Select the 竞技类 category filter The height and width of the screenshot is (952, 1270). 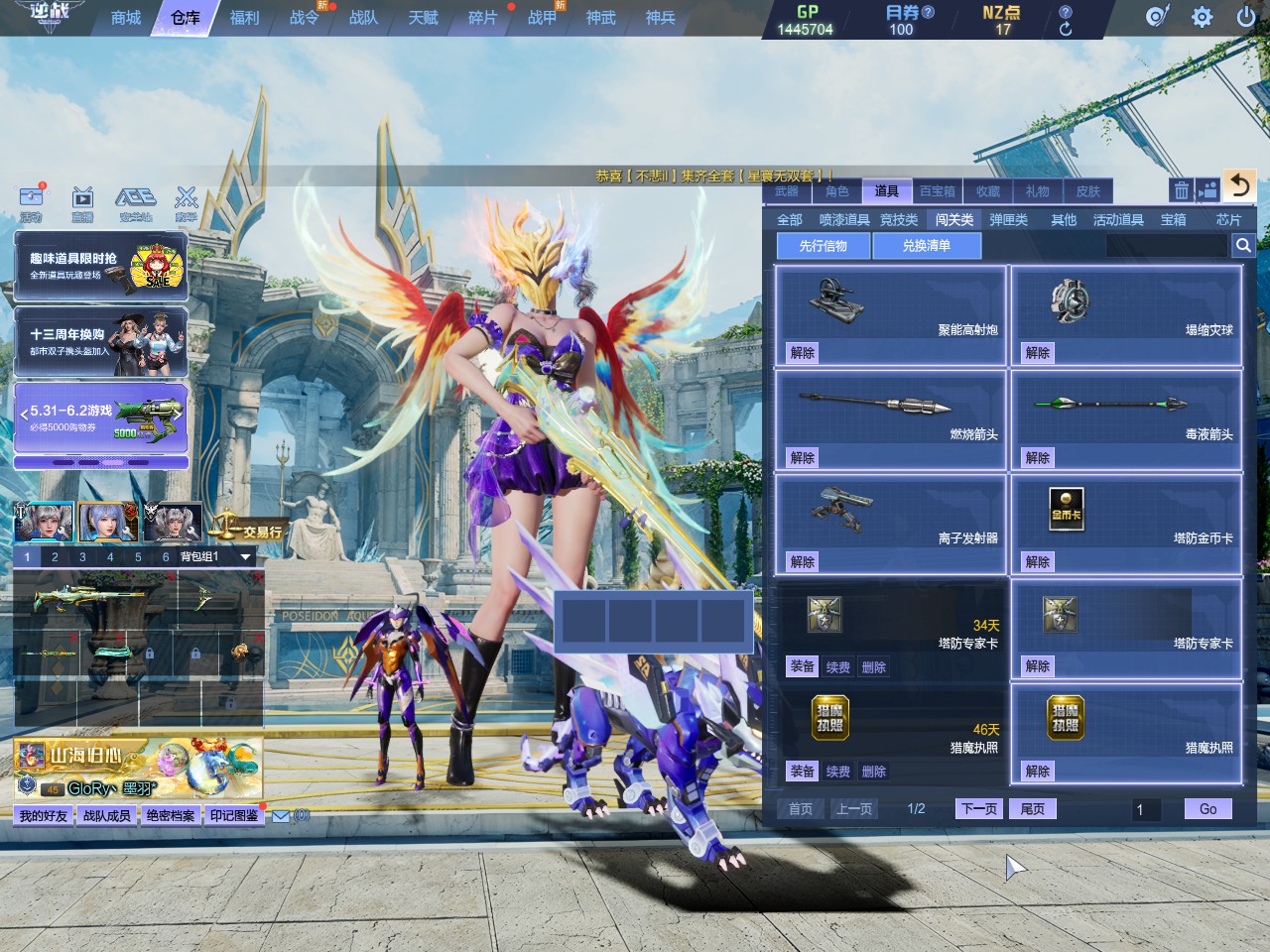899,219
